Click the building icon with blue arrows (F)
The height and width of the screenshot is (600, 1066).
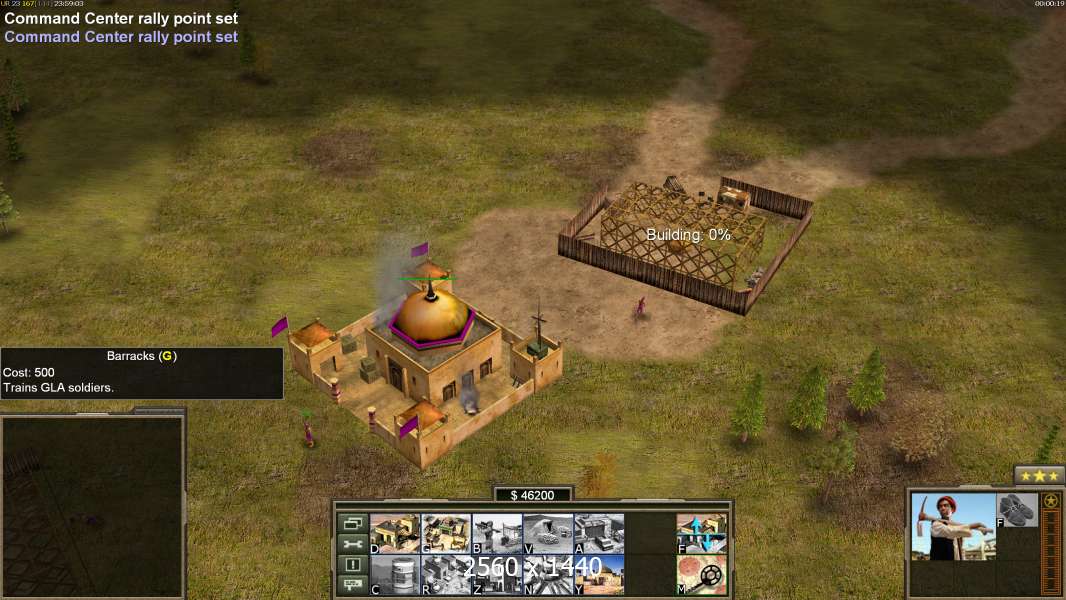[x=702, y=533]
